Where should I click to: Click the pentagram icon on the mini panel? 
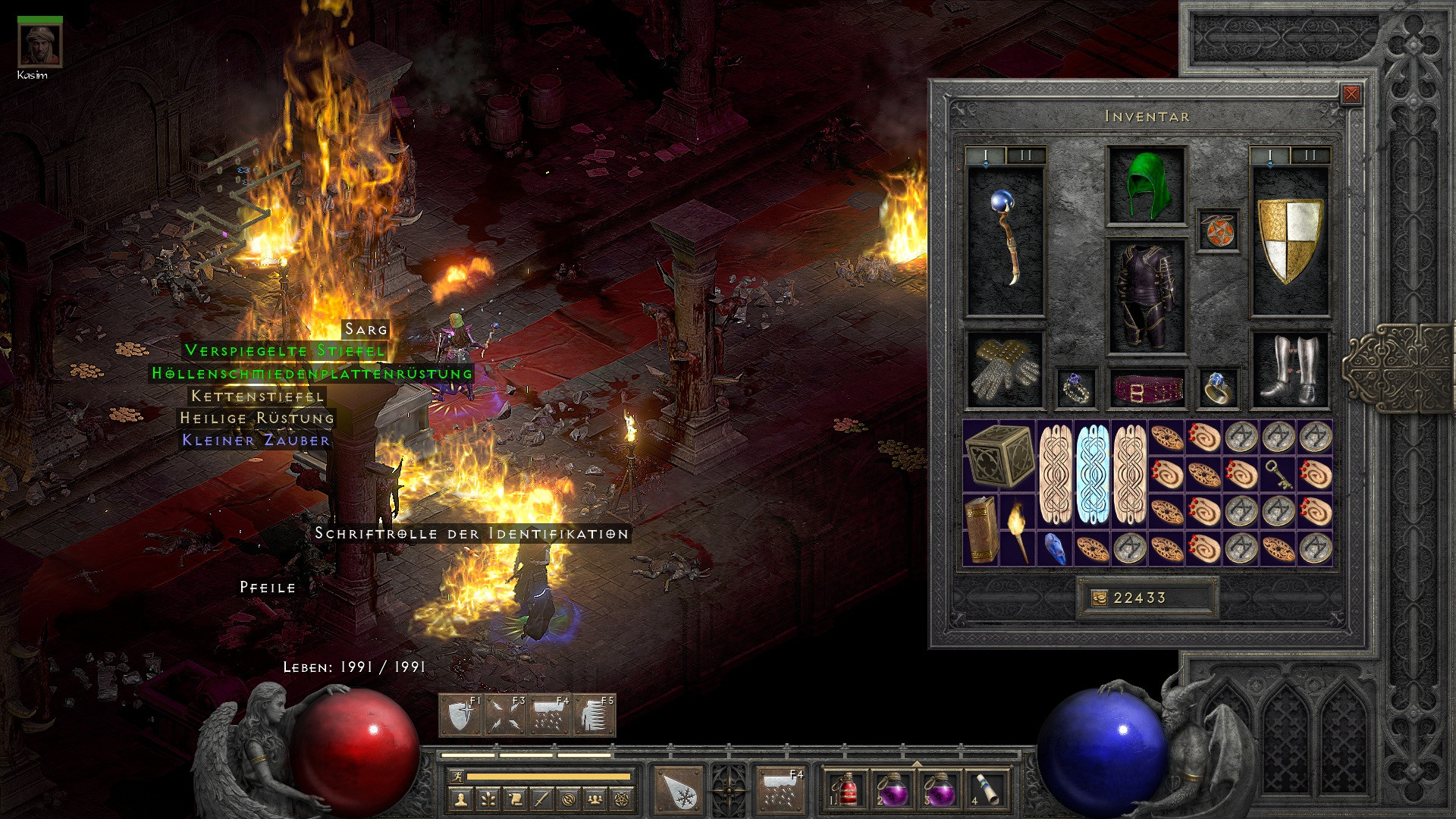[621, 799]
